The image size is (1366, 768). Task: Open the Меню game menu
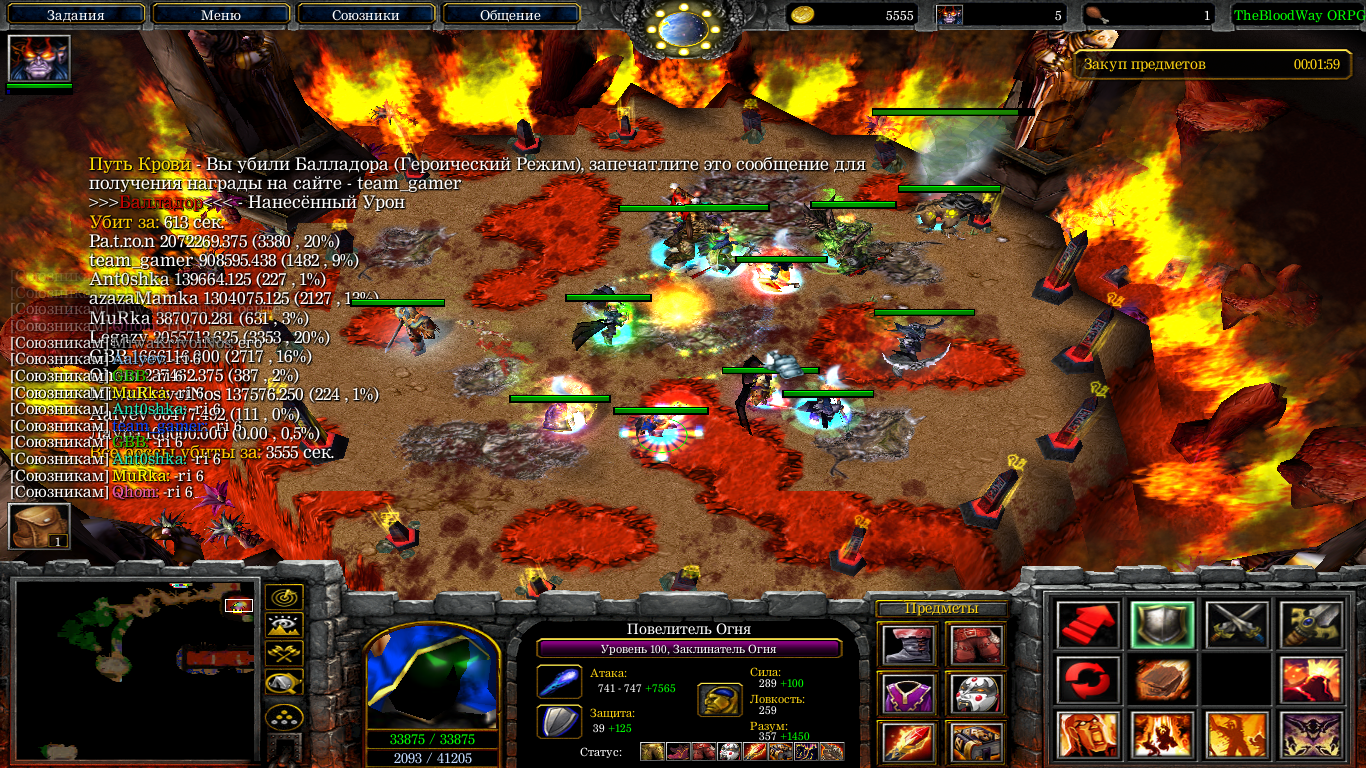coord(221,15)
